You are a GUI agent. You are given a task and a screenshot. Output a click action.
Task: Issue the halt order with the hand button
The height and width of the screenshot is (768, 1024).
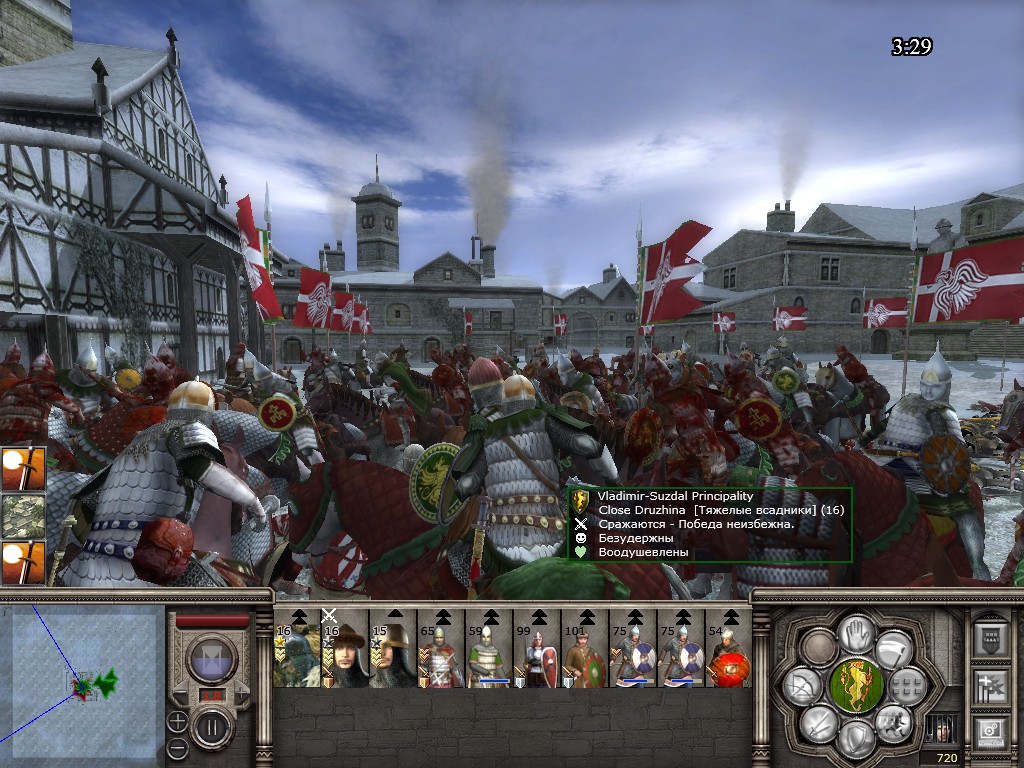pos(855,632)
